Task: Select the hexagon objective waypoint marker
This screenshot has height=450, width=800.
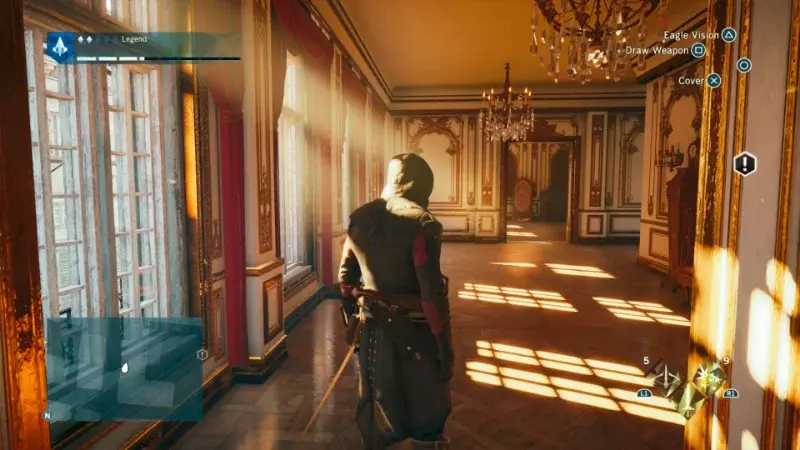Action: tap(745, 164)
